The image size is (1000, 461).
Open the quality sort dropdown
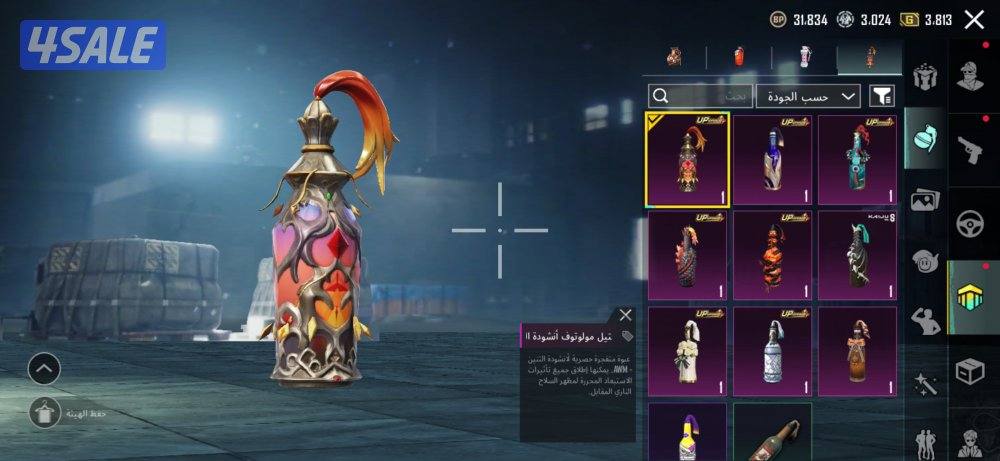tap(808, 96)
